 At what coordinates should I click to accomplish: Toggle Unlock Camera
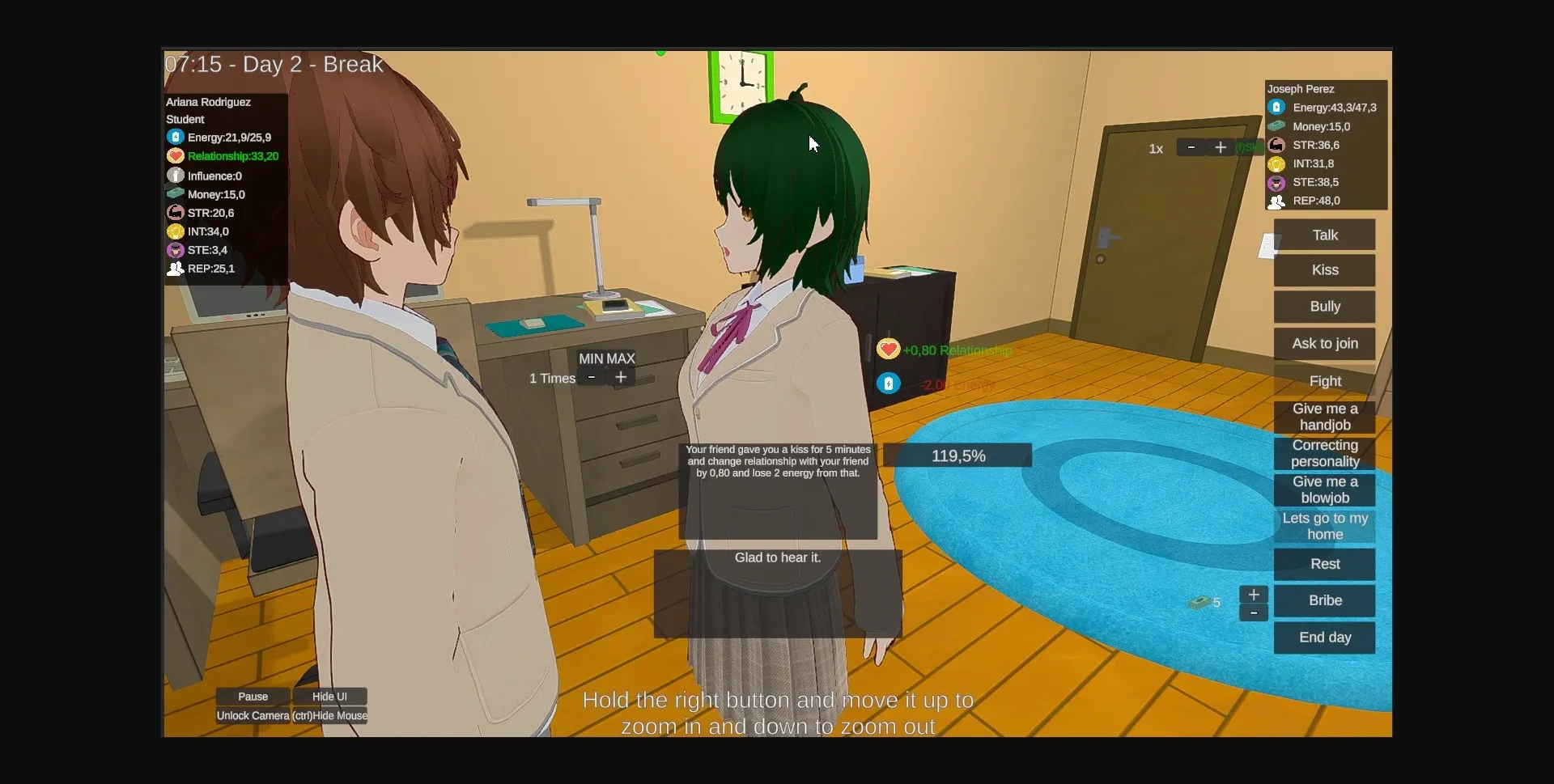252,715
